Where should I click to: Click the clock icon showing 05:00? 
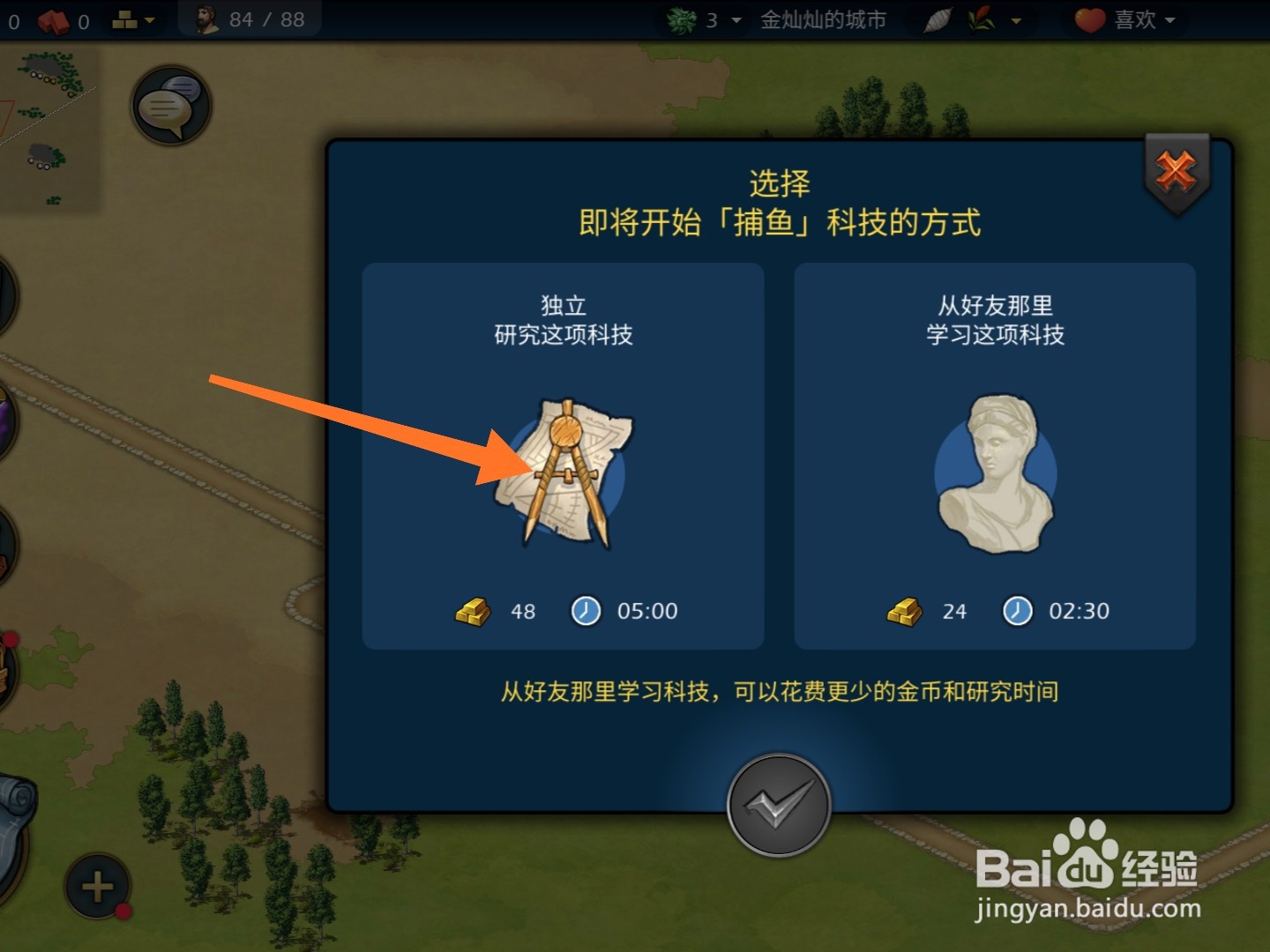click(585, 610)
